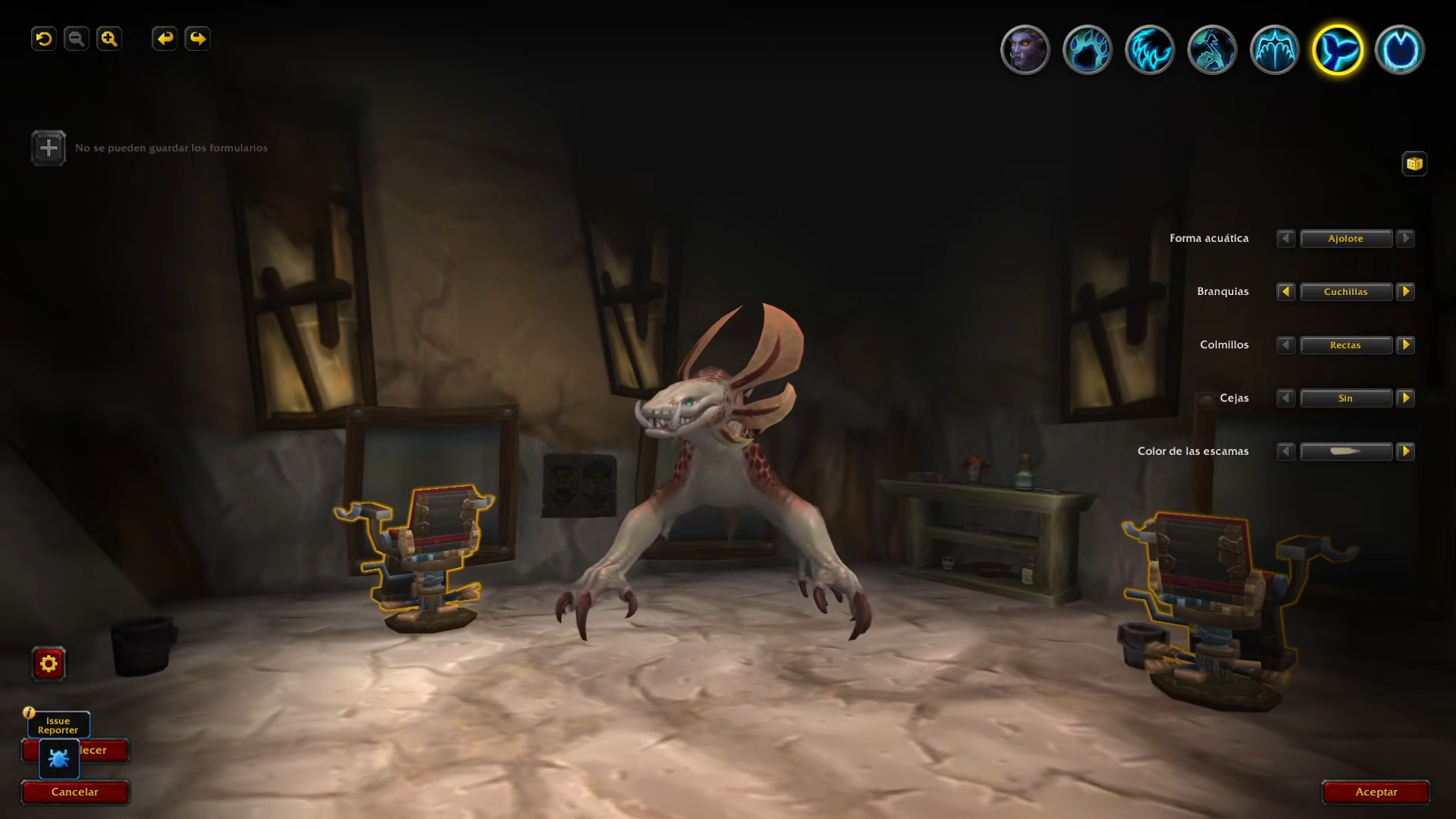Open the Forma acuática dropdown showing Ajolote
This screenshot has height=819, width=1456.
(1346, 239)
